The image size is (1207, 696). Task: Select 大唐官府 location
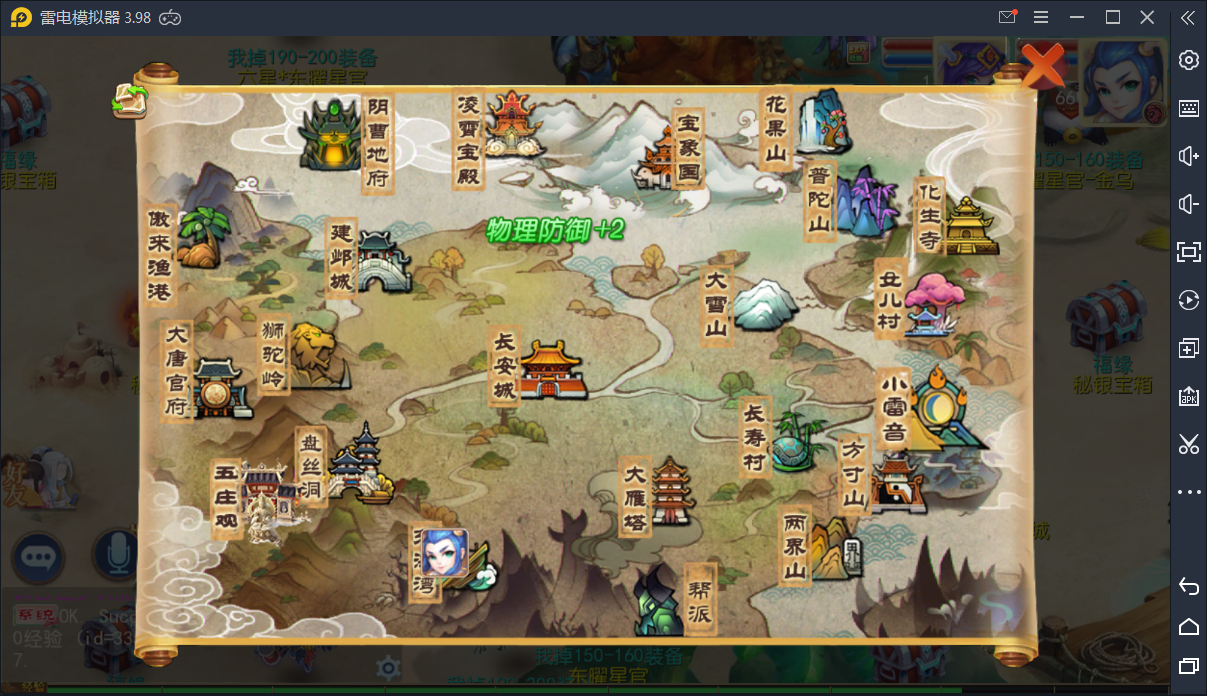tap(217, 386)
